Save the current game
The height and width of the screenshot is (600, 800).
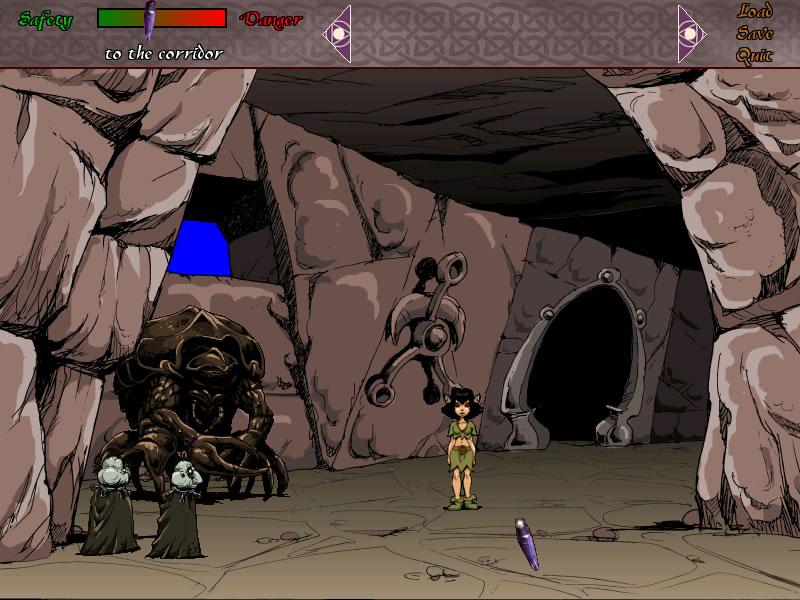pos(755,33)
